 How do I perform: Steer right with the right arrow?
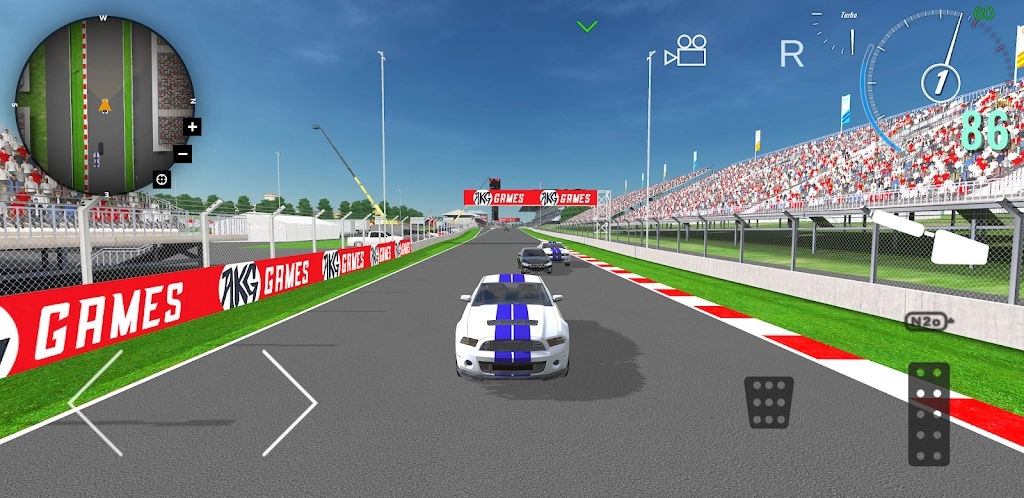click(290, 402)
